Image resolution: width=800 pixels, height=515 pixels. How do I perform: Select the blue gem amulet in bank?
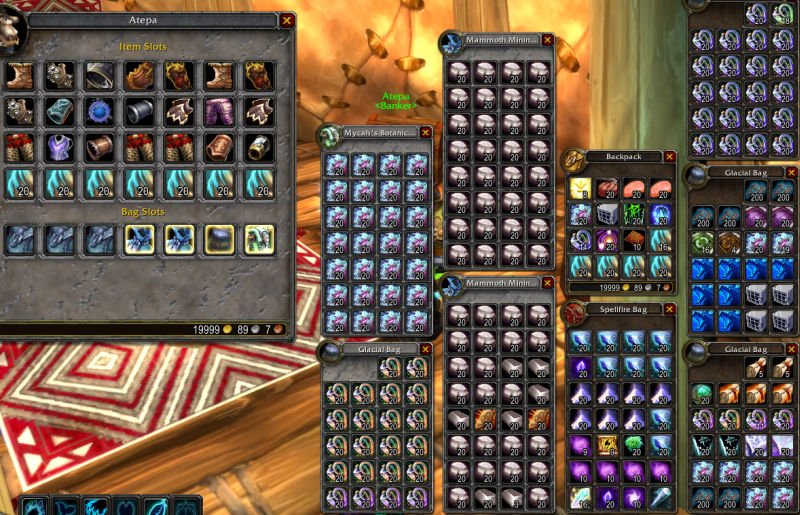tap(100, 110)
